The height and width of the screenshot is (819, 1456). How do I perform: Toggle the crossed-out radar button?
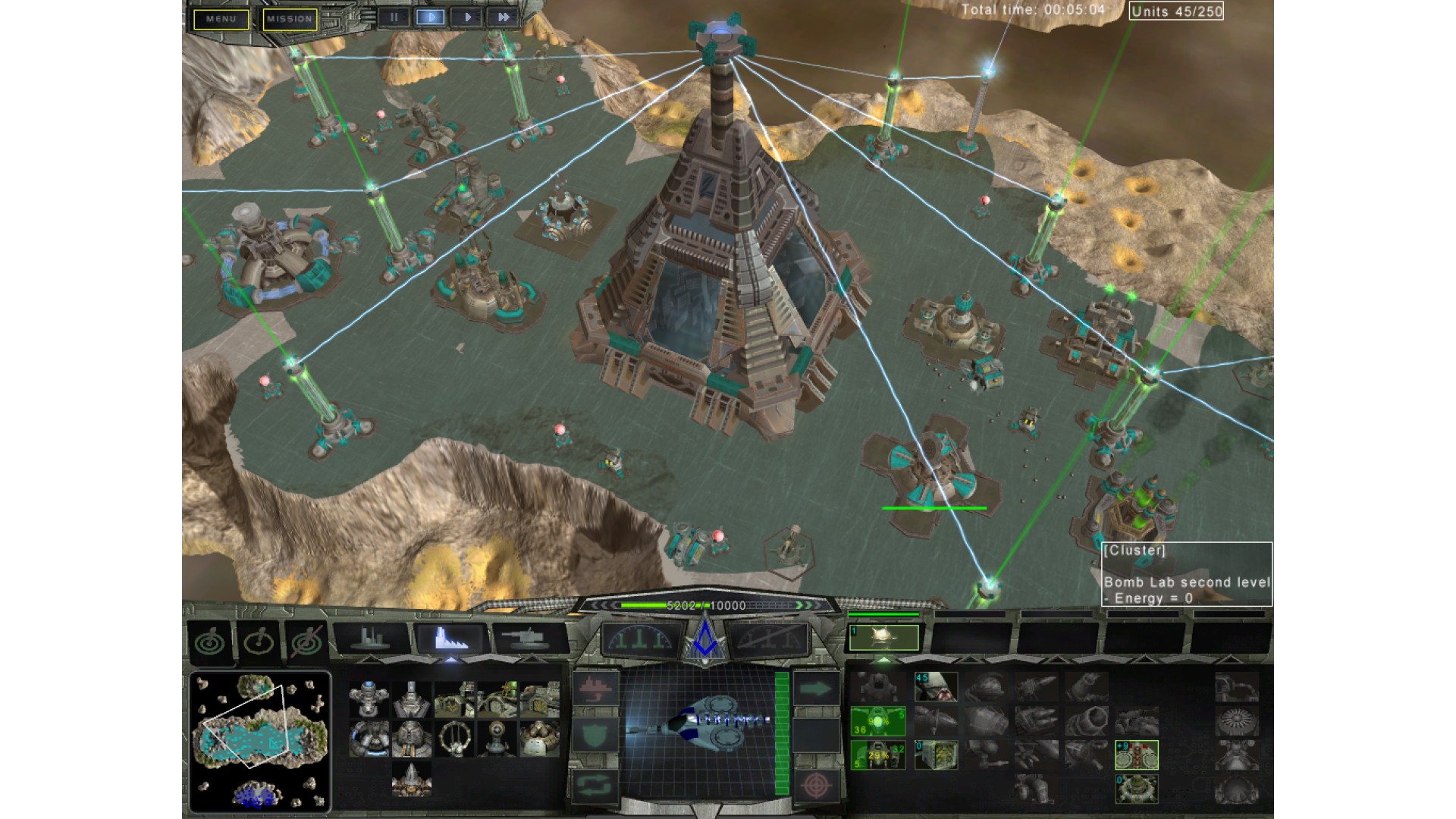[x=306, y=642]
